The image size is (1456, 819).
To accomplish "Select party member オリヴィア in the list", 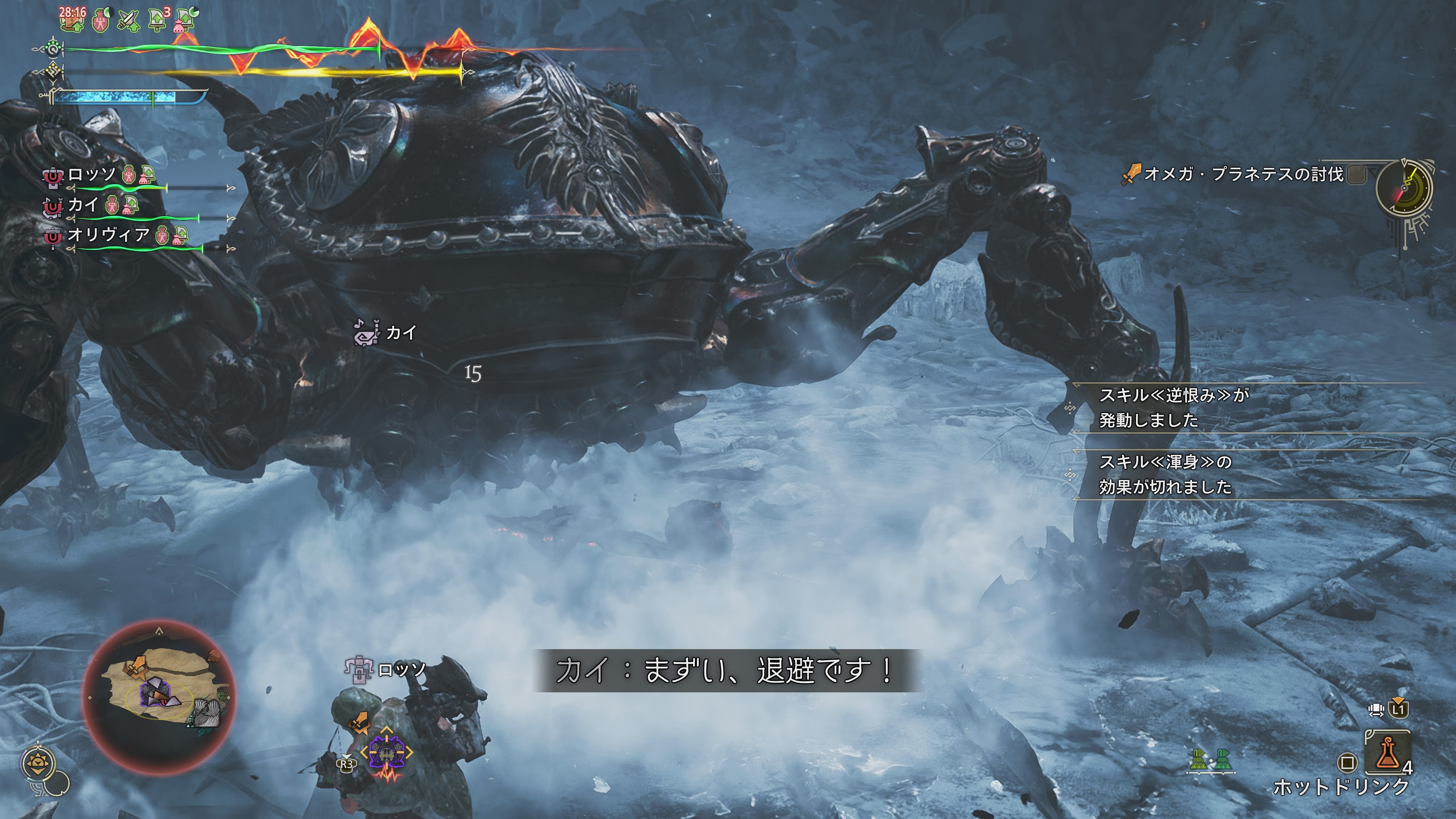I will [x=108, y=235].
